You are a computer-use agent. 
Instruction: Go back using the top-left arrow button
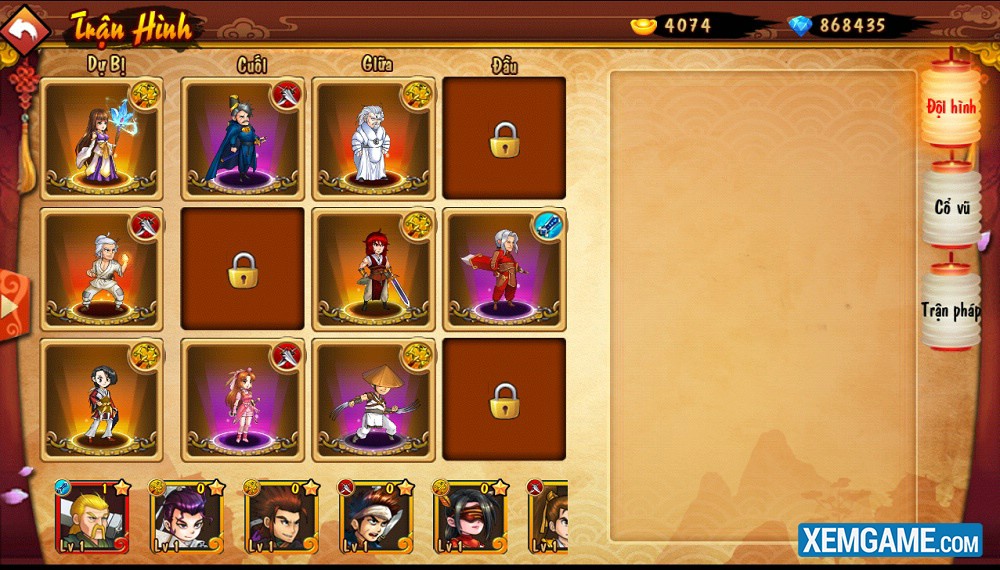pyautogui.click(x=25, y=30)
